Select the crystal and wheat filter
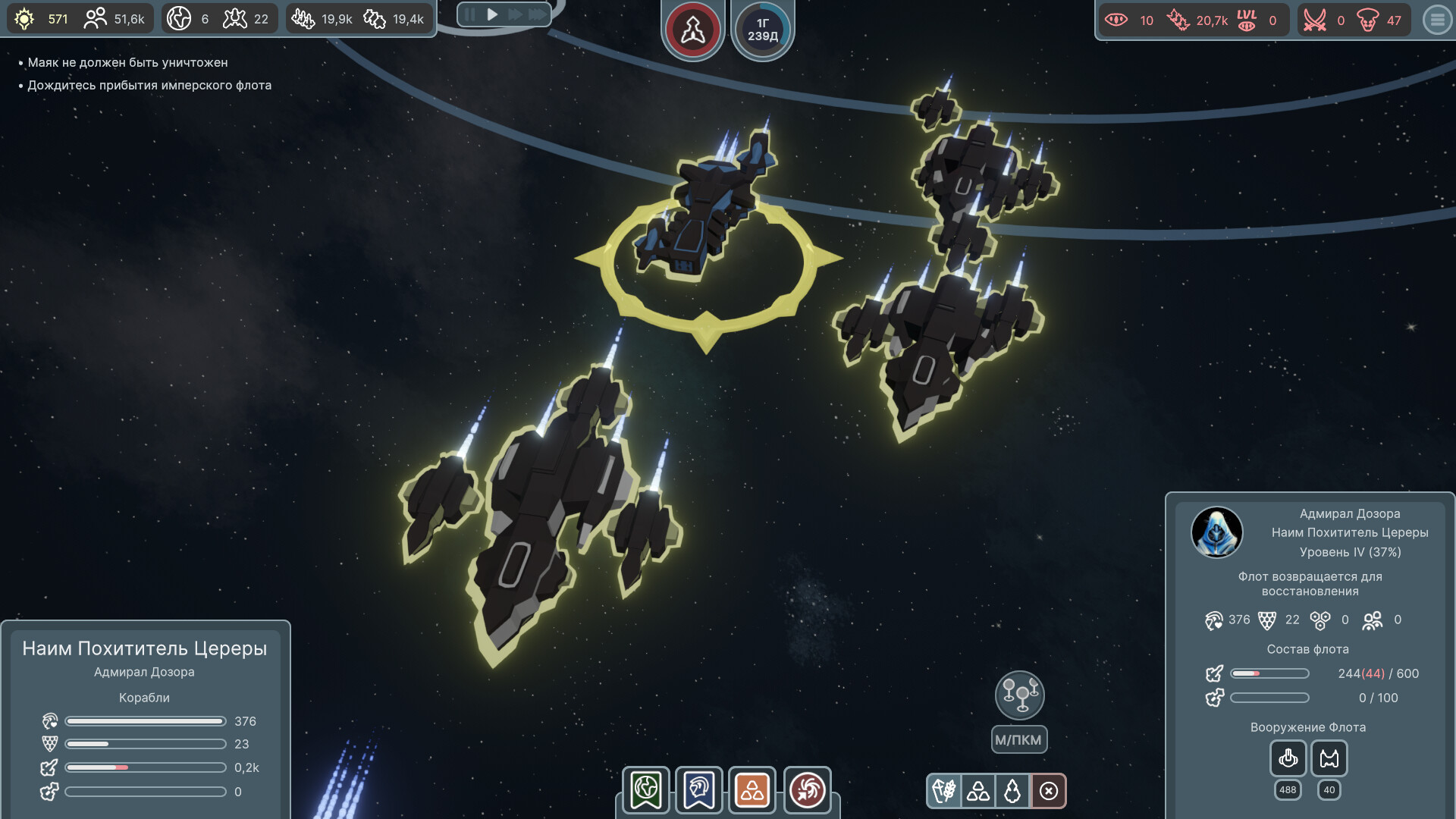Screen dimensions: 1456x819 tap(943, 791)
